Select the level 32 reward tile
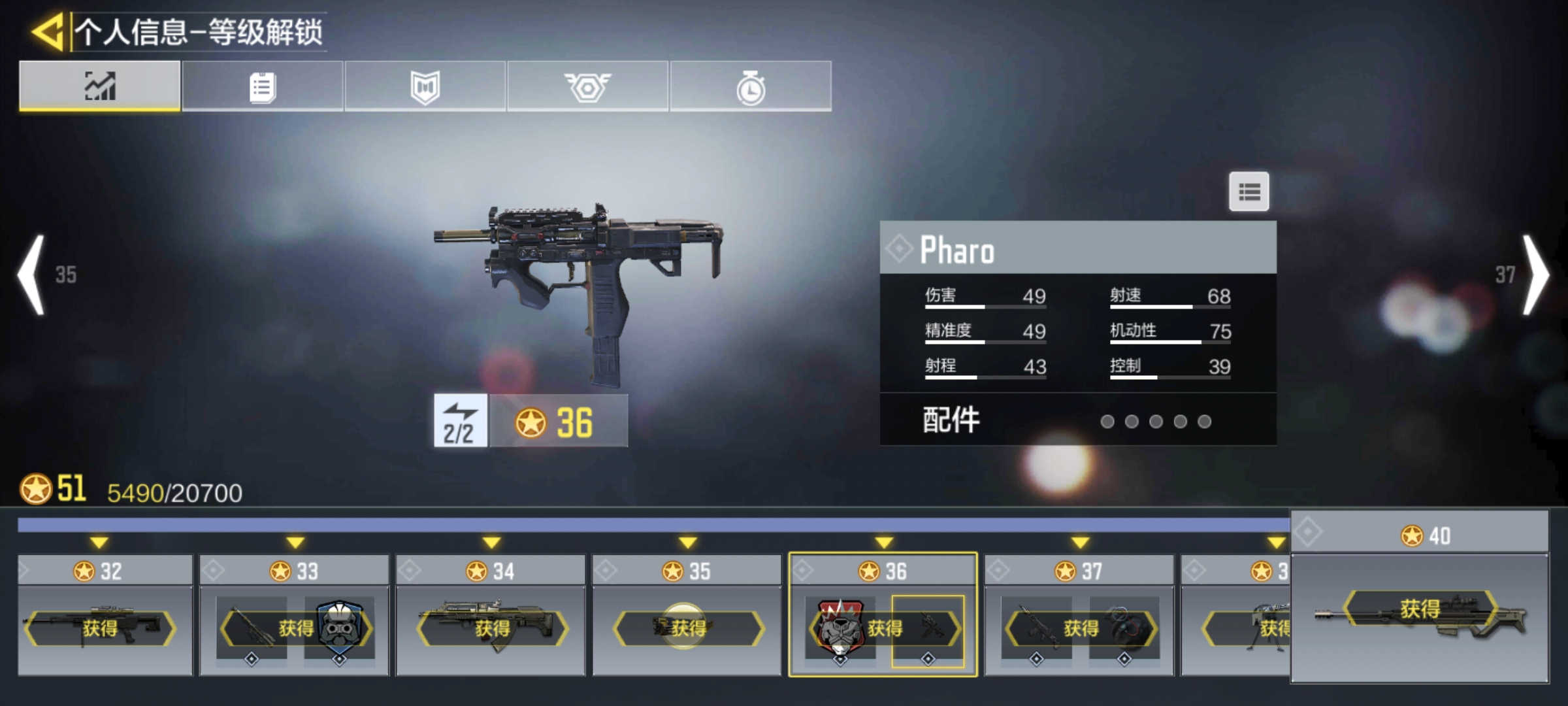 pos(105,614)
